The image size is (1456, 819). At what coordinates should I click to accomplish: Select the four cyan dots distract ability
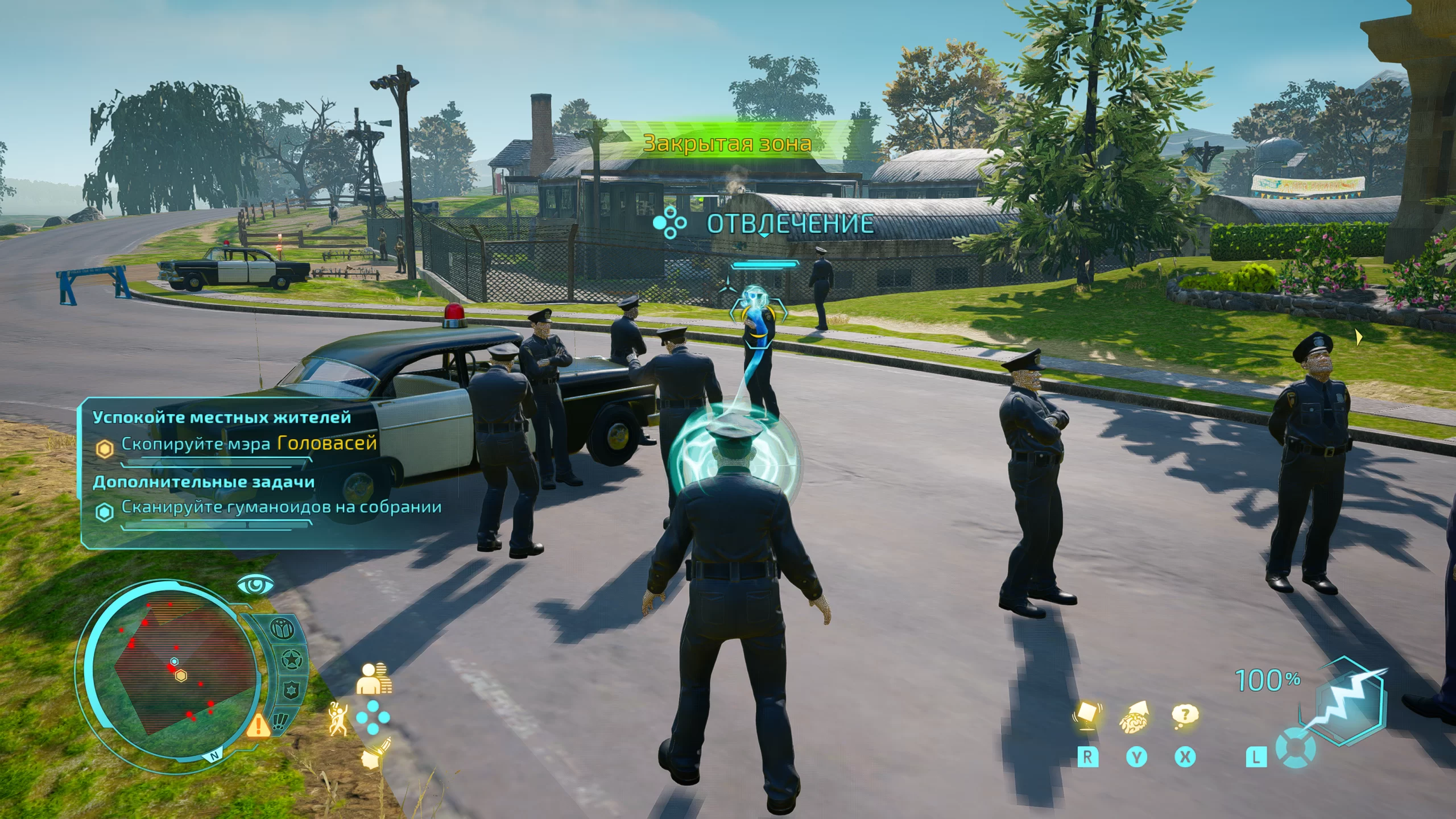tap(373, 718)
